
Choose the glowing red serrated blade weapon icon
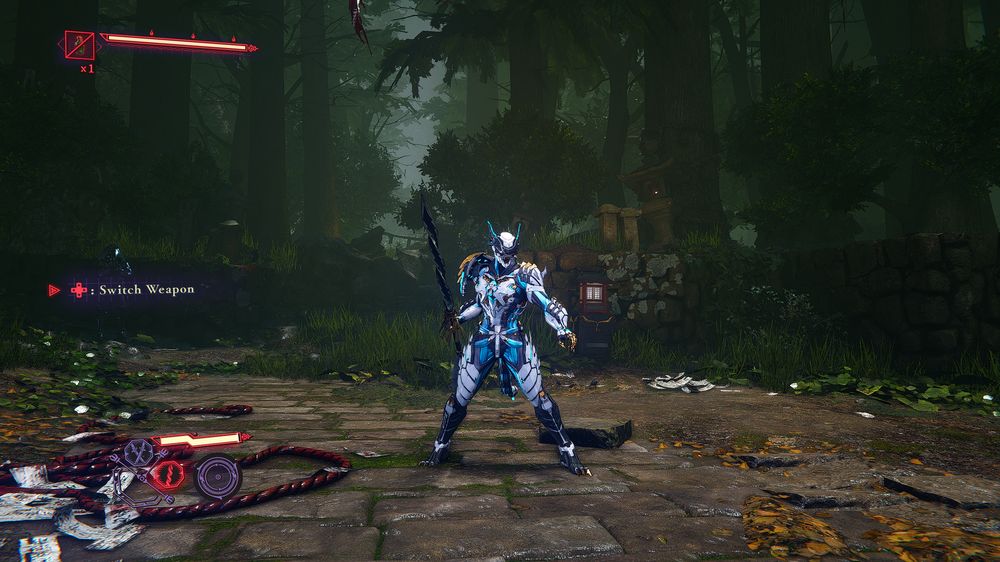point(168,476)
